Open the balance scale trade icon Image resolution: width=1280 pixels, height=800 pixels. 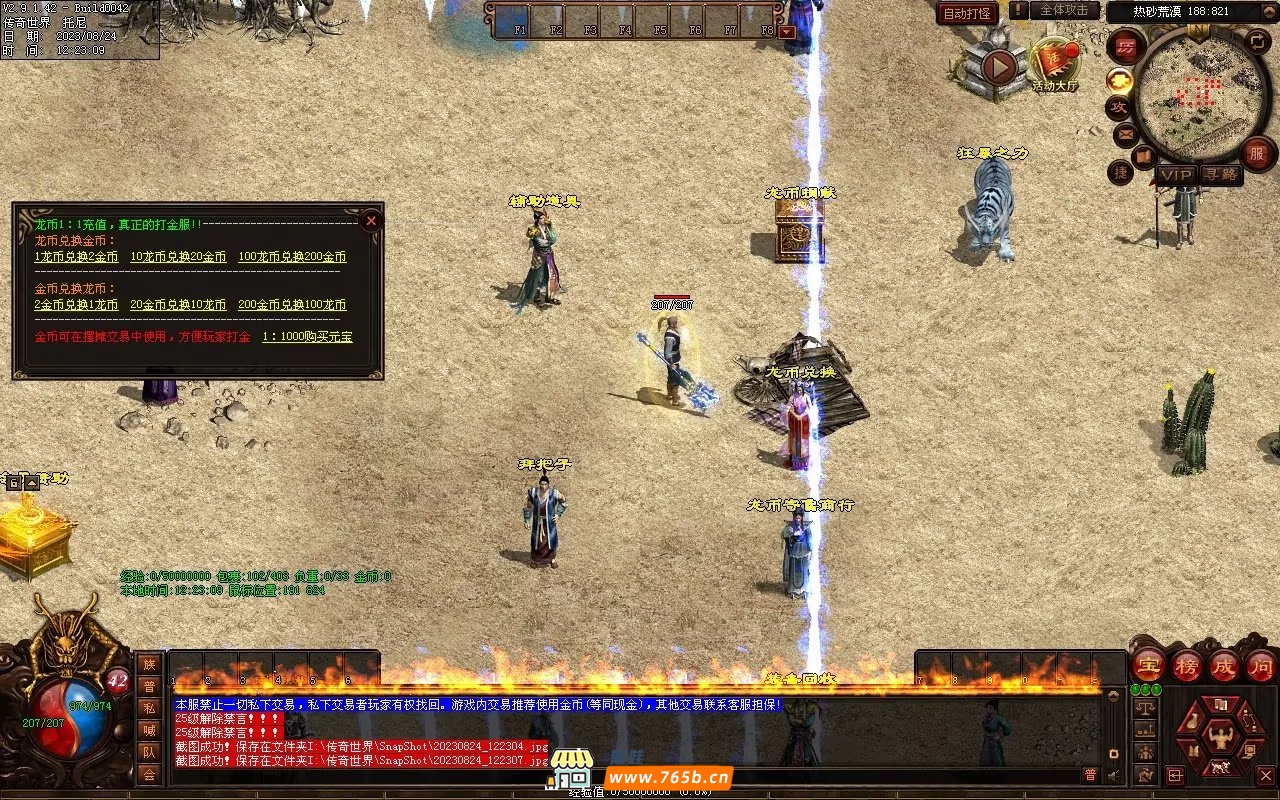1146,708
